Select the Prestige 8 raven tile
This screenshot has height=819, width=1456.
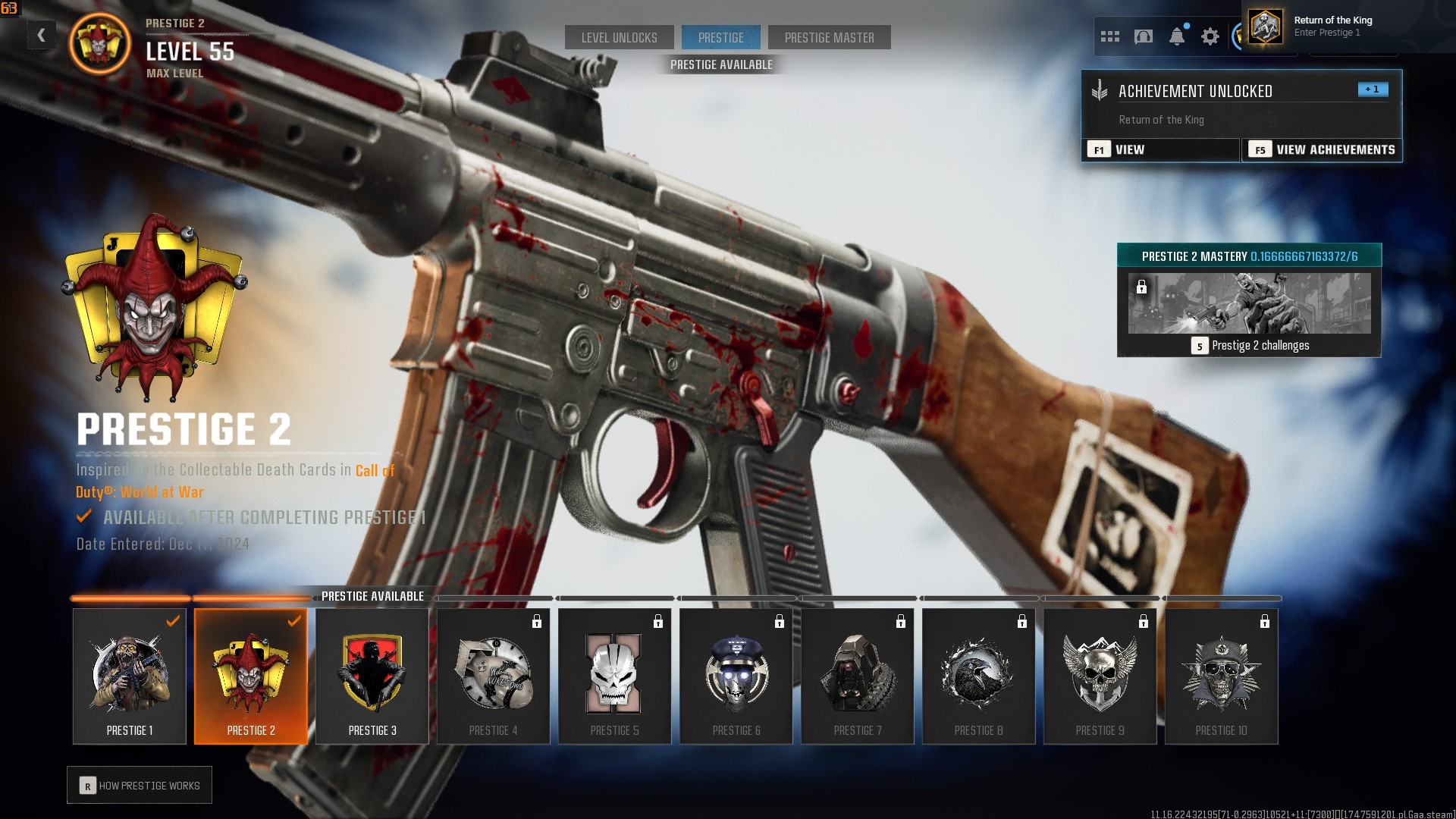[979, 676]
